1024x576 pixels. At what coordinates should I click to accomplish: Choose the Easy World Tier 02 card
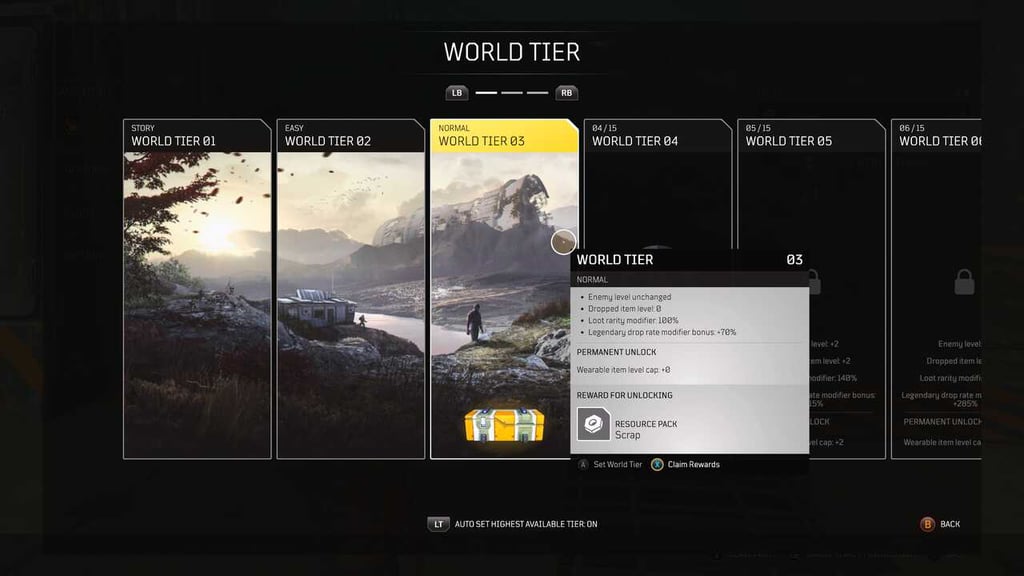click(350, 290)
